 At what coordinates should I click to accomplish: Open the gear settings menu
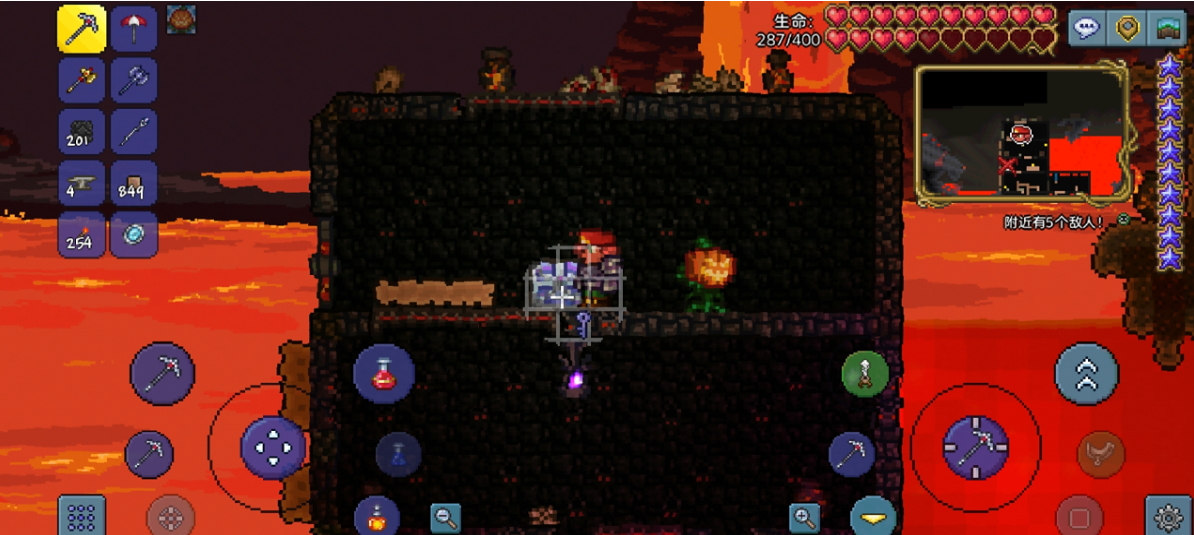coord(1168,517)
